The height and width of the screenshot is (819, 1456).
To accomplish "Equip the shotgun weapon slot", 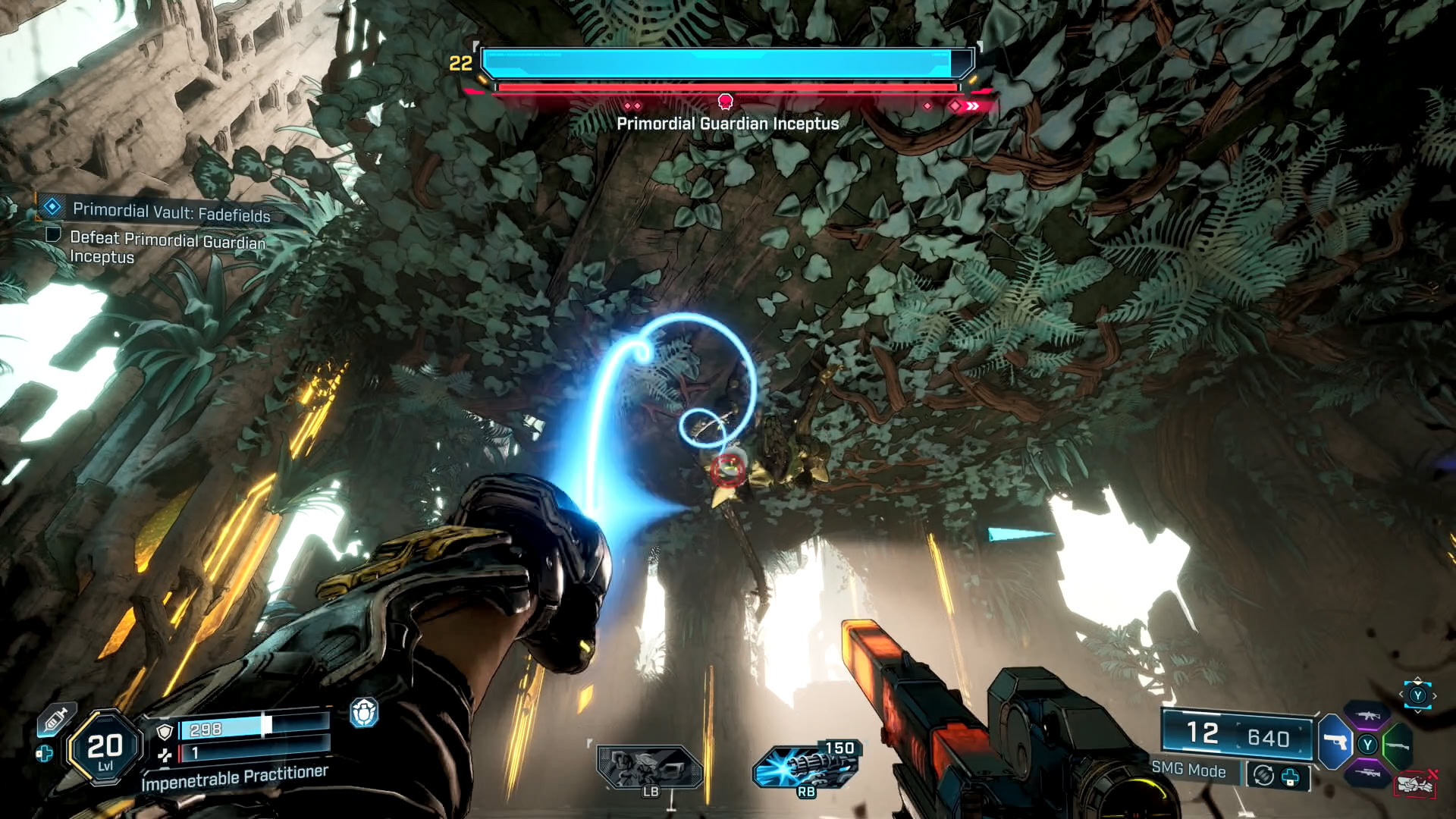I will (1398, 745).
